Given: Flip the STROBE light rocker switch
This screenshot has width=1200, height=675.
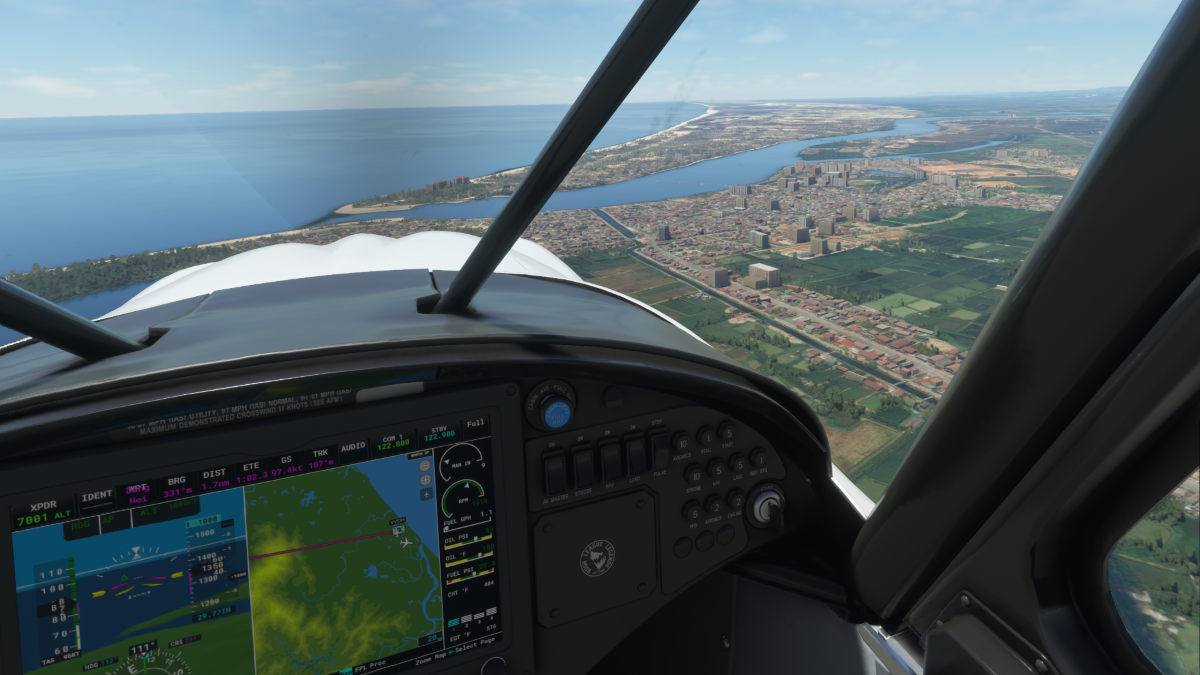Looking at the screenshot, I should 583,467.
